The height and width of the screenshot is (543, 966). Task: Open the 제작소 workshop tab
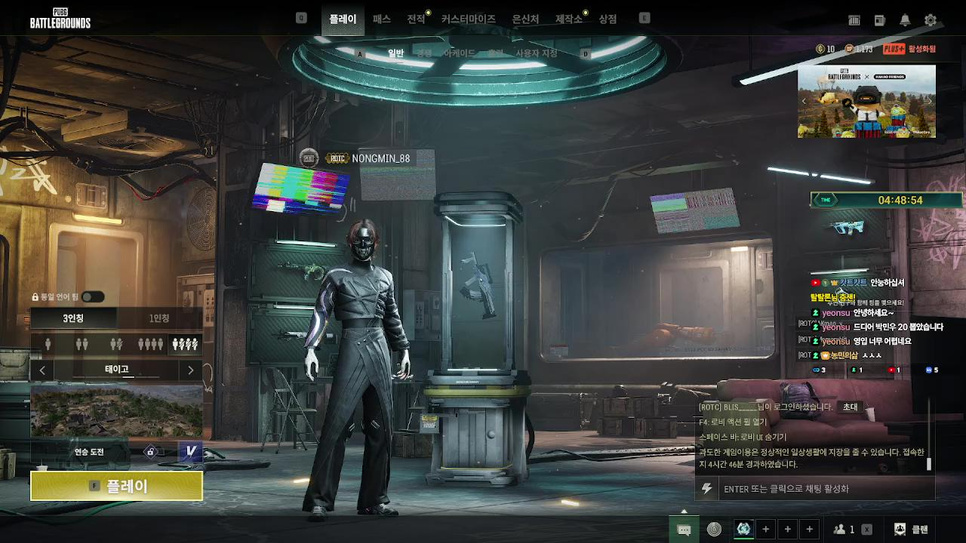coord(568,19)
